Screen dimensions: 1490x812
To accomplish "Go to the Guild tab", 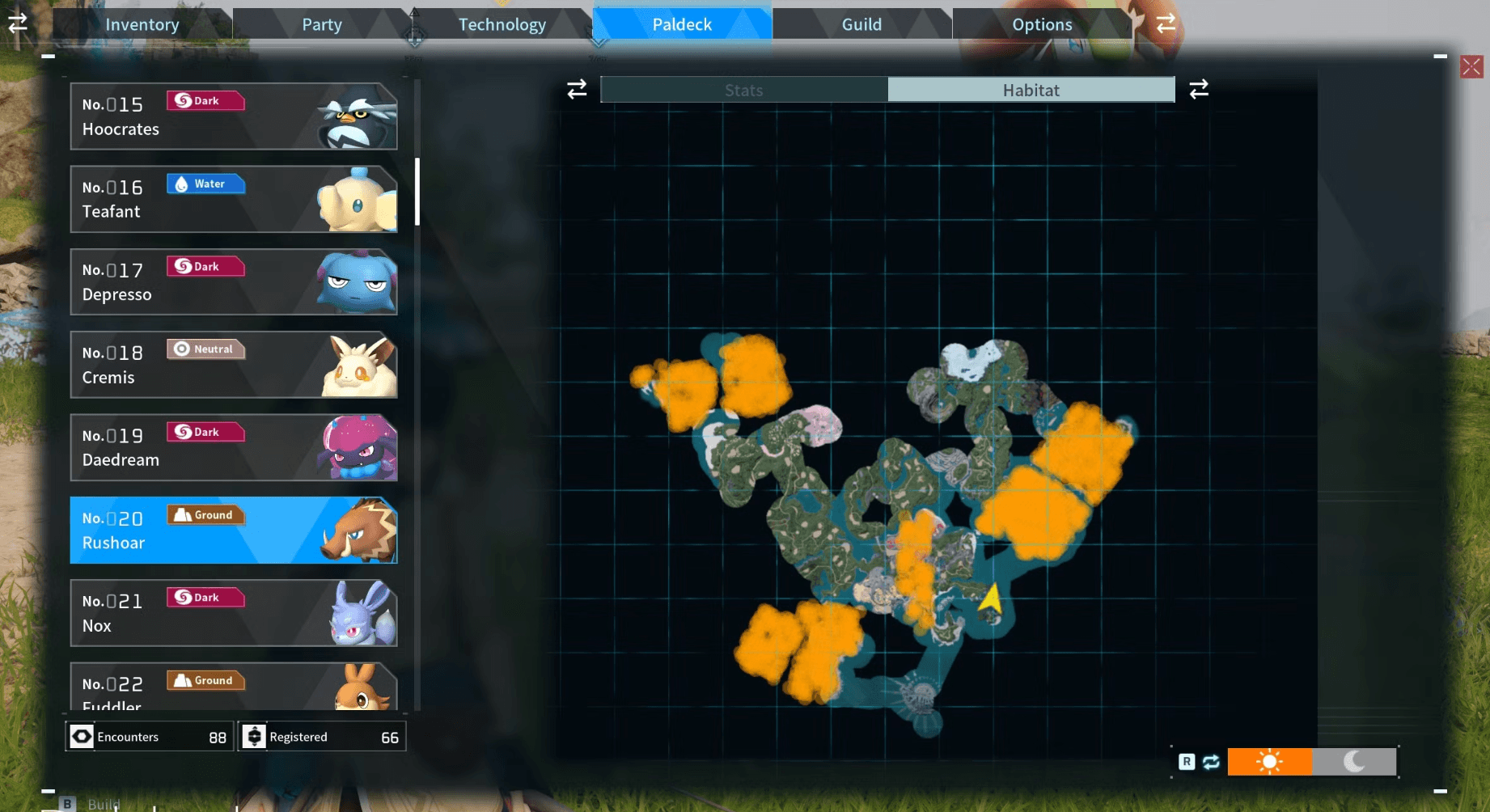I will [x=861, y=24].
